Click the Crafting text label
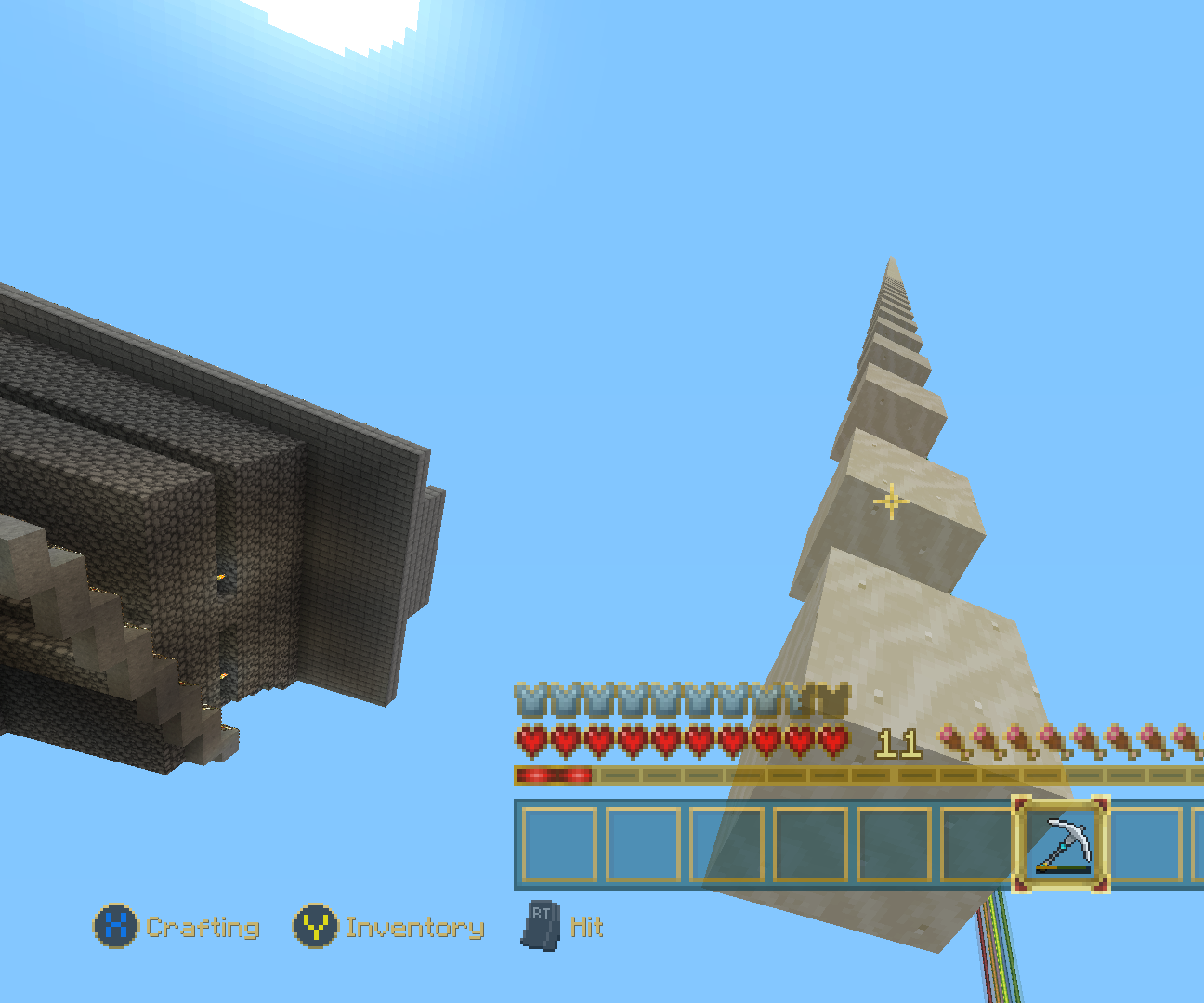 coord(205,926)
